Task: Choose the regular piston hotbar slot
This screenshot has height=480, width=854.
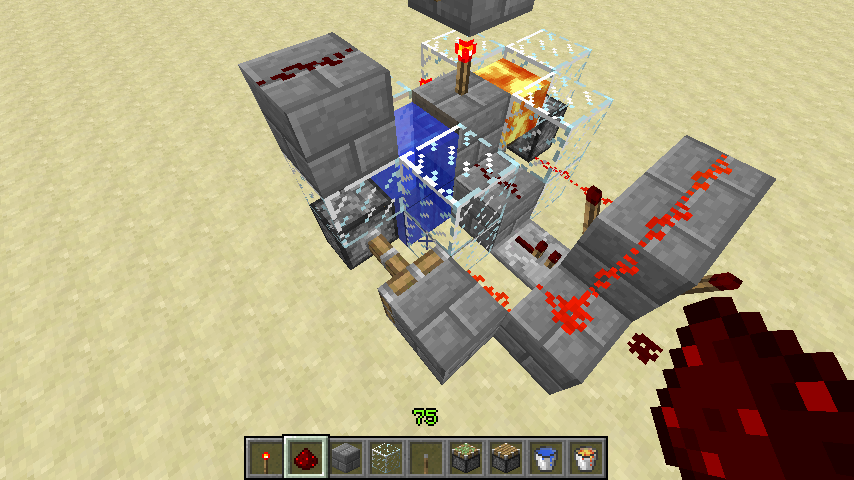Action: click(x=504, y=458)
